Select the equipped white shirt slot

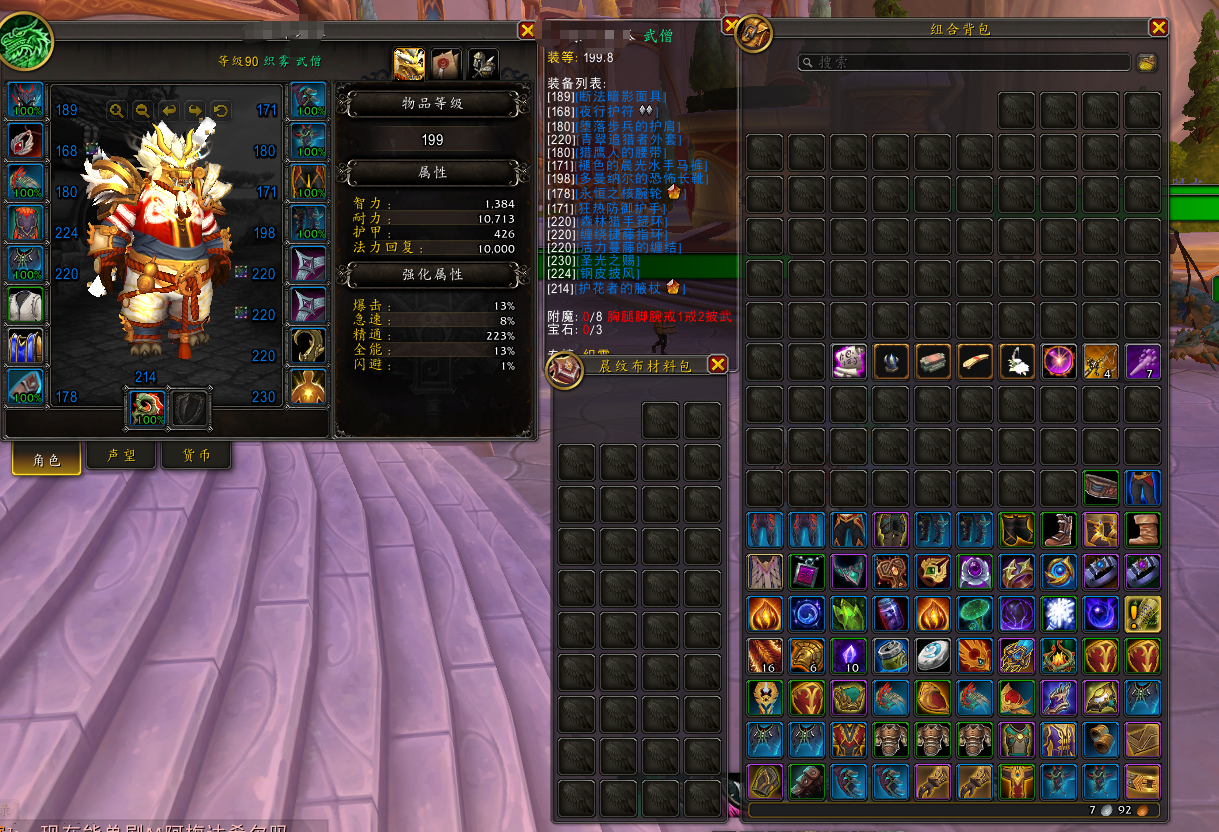[26, 305]
